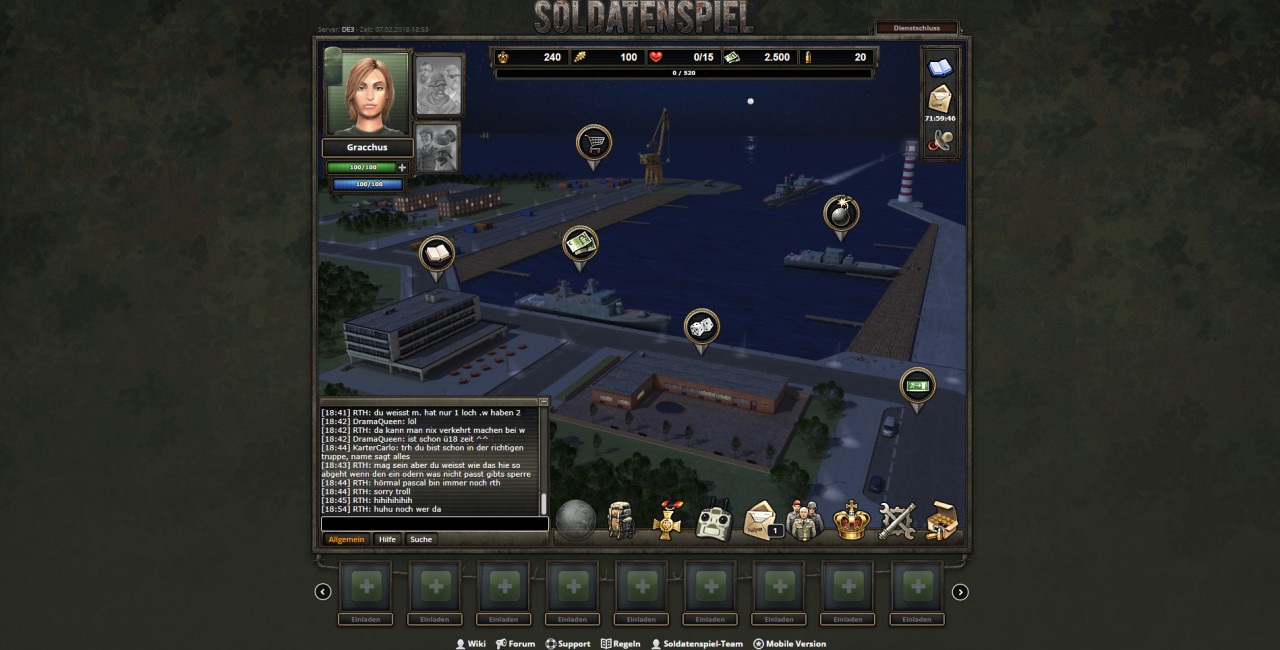Click the pacifier icon in the side panel
This screenshot has height=650, width=1280.
coord(941,142)
